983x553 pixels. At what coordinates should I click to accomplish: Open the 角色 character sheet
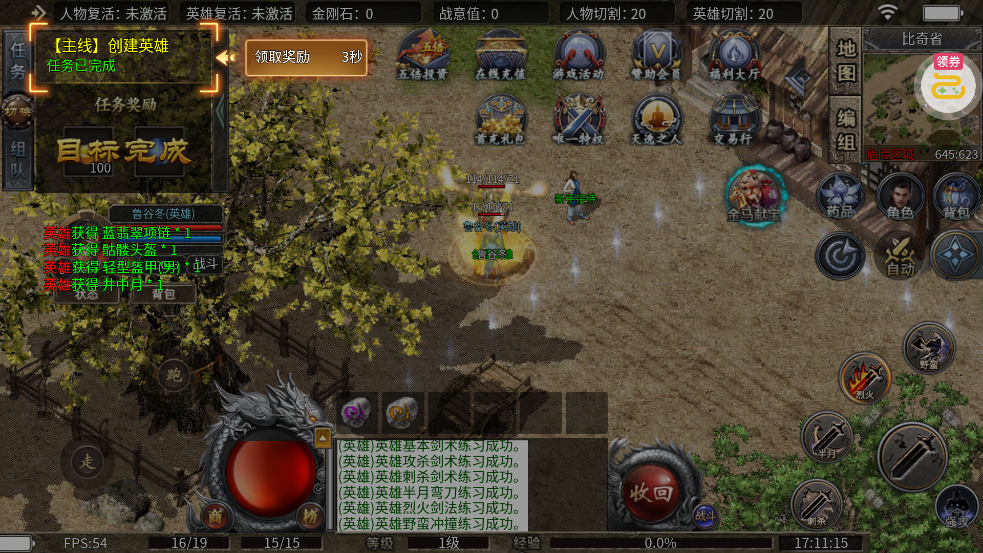[x=900, y=196]
